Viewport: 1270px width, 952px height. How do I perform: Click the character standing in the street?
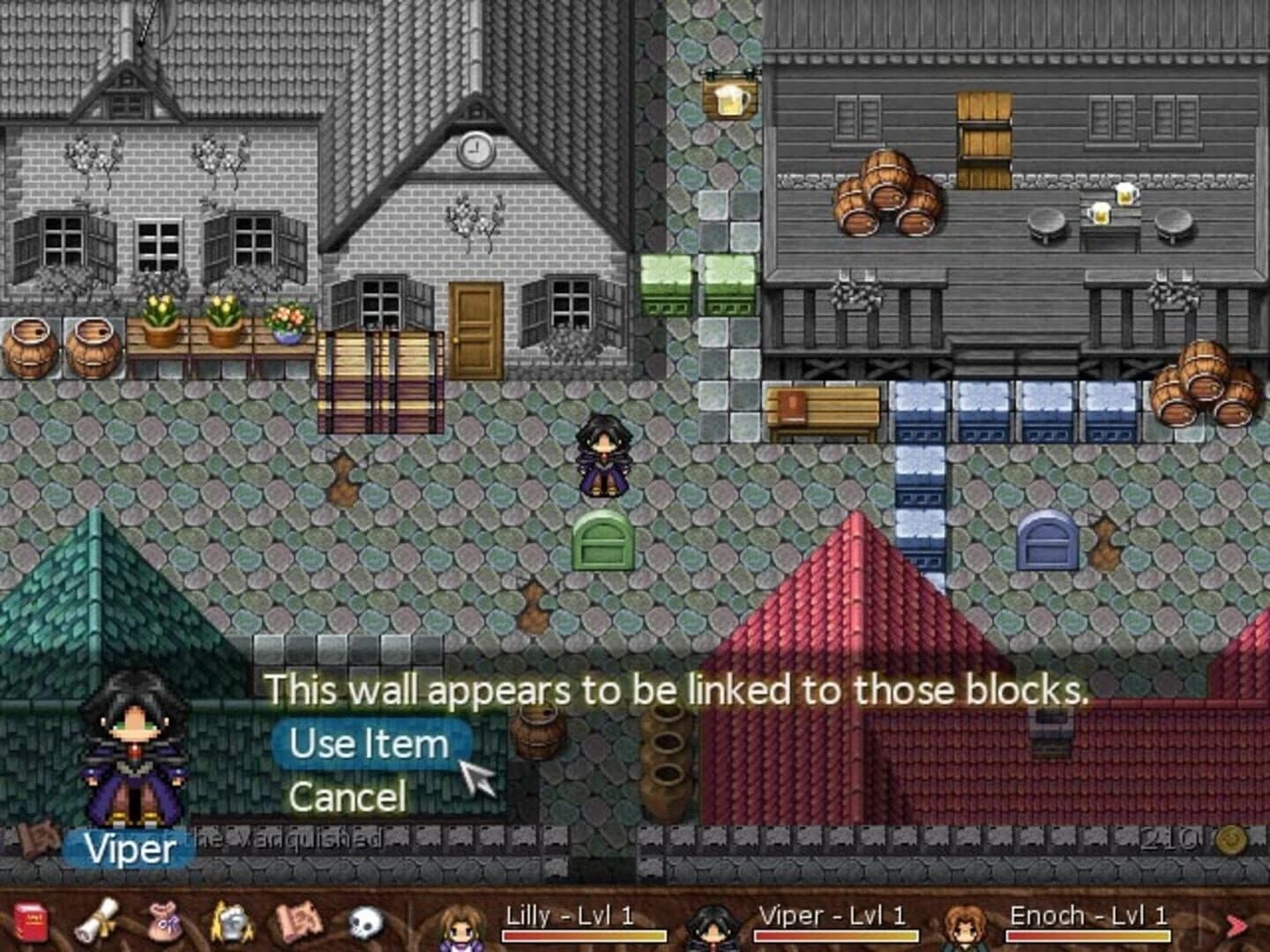click(x=604, y=454)
